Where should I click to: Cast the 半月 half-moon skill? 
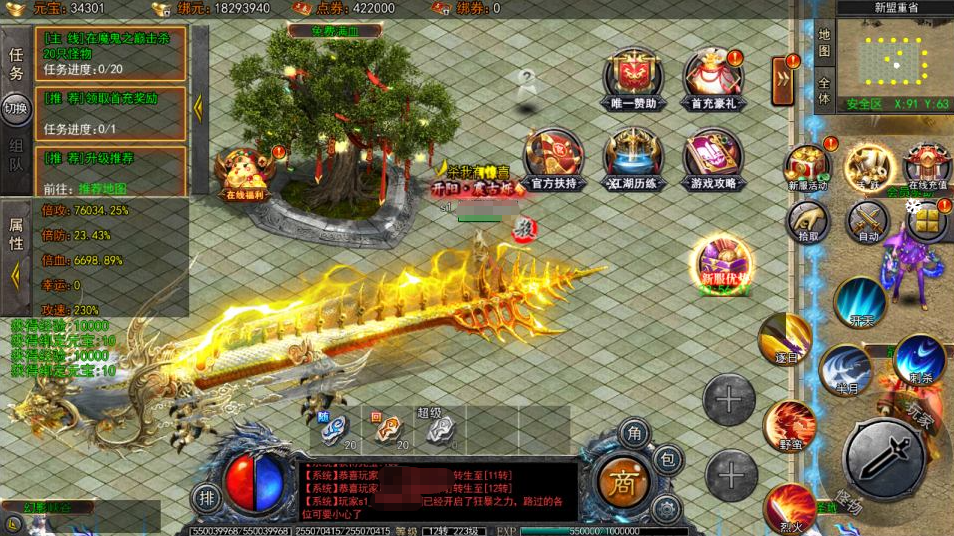[845, 369]
